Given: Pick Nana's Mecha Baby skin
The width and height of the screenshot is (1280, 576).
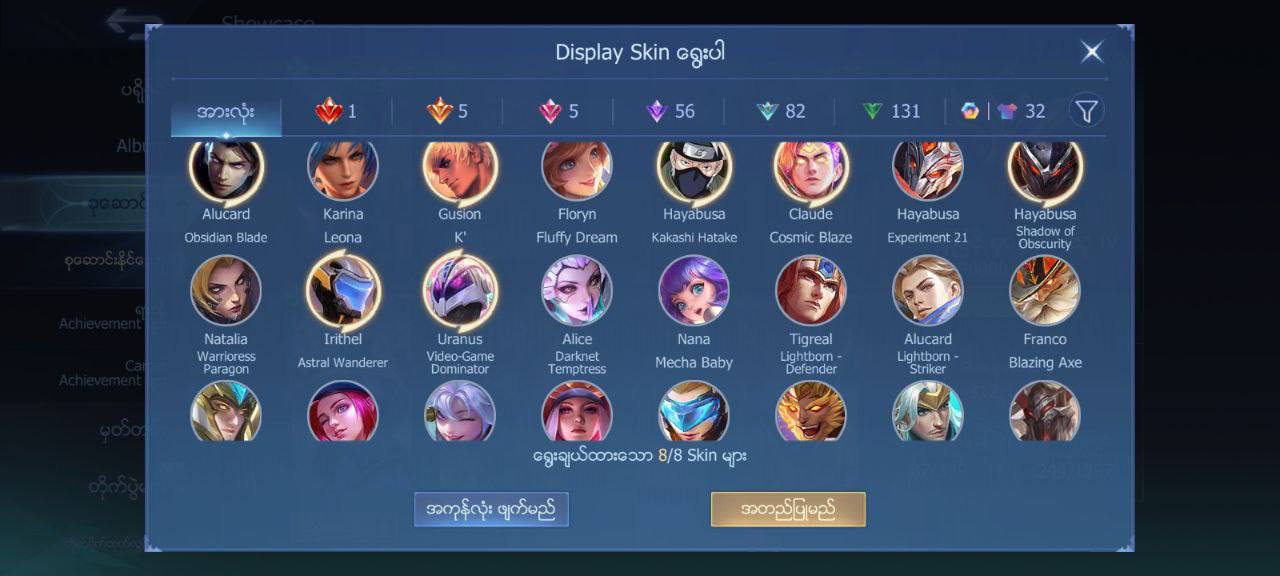Looking at the screenshot, I should pos(694,291).
